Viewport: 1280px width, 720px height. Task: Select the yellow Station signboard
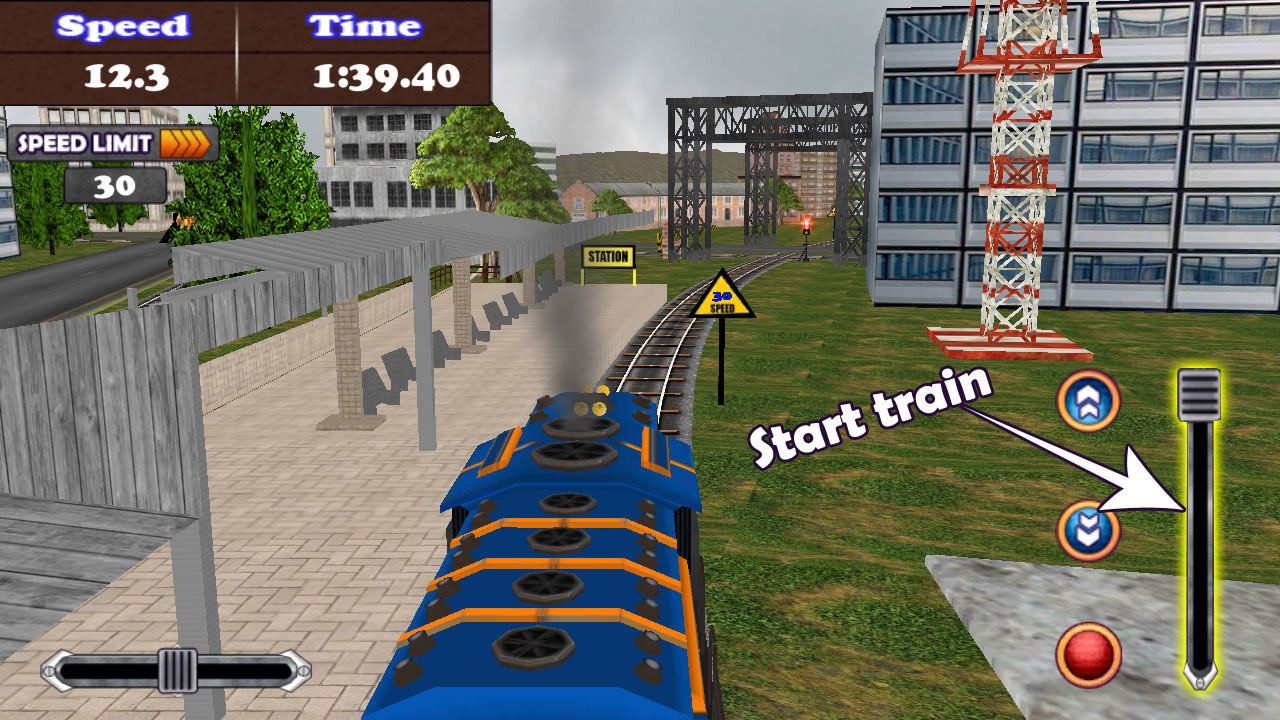click(x=607, y=257)
